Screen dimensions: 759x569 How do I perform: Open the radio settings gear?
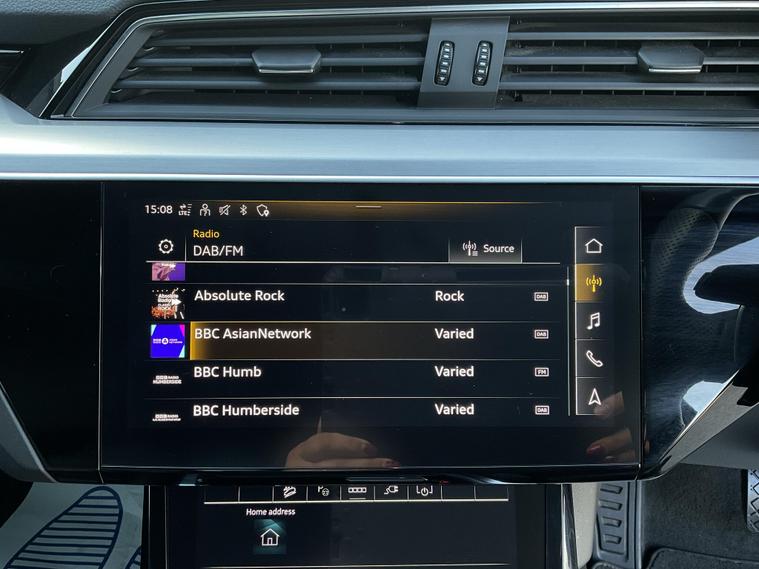click(x=166, y=246)
